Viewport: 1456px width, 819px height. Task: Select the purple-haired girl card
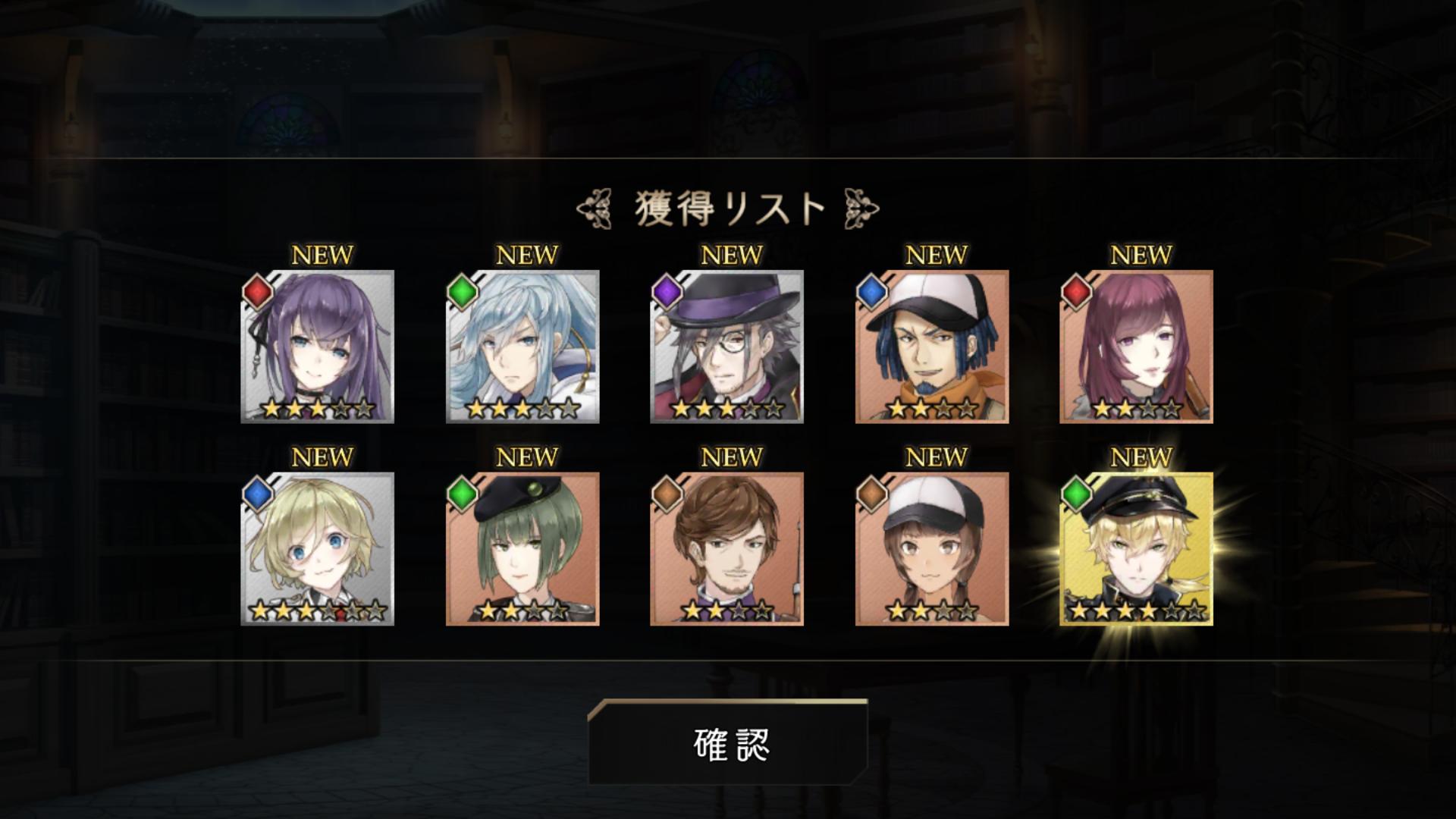coord(318,347)
